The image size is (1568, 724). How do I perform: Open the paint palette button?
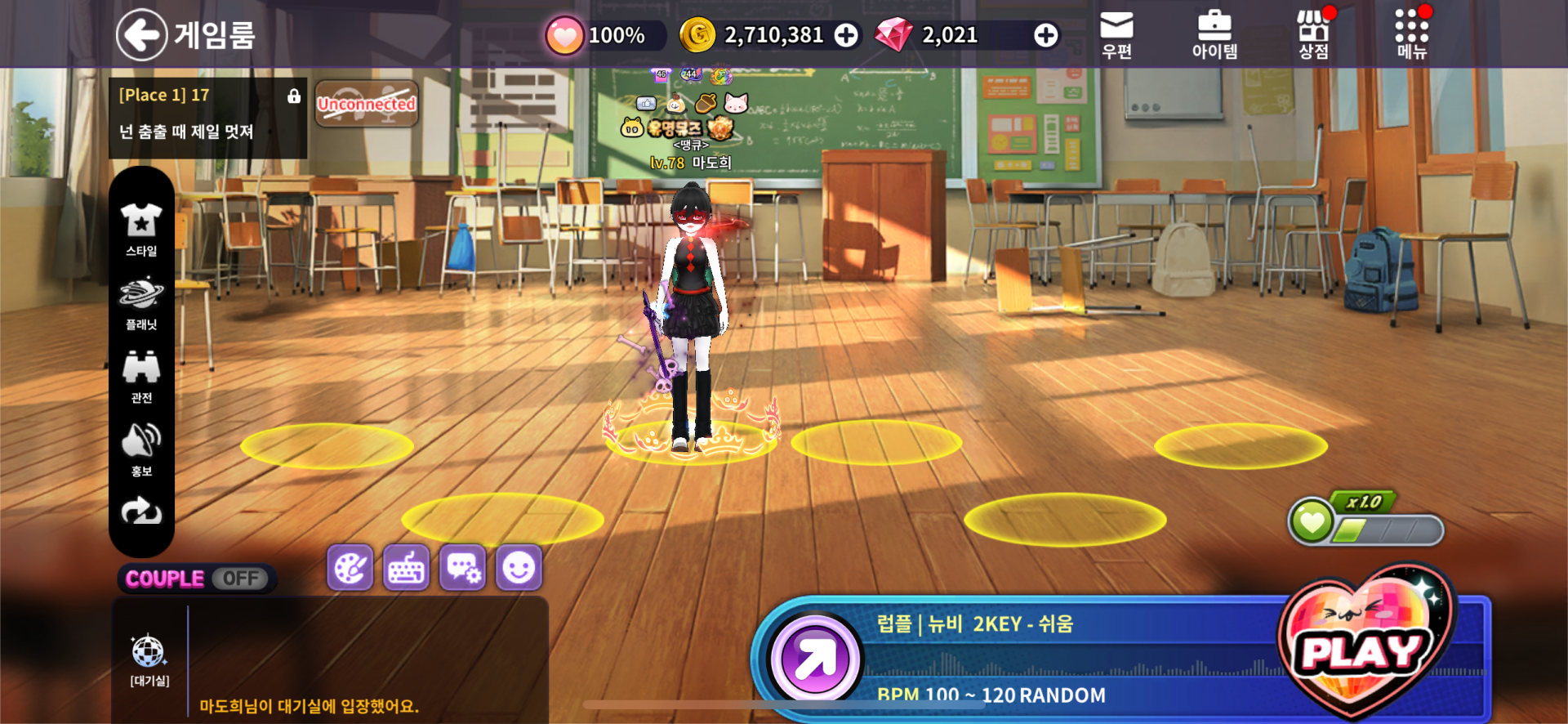pyautogui.click(x=350, y=567)
